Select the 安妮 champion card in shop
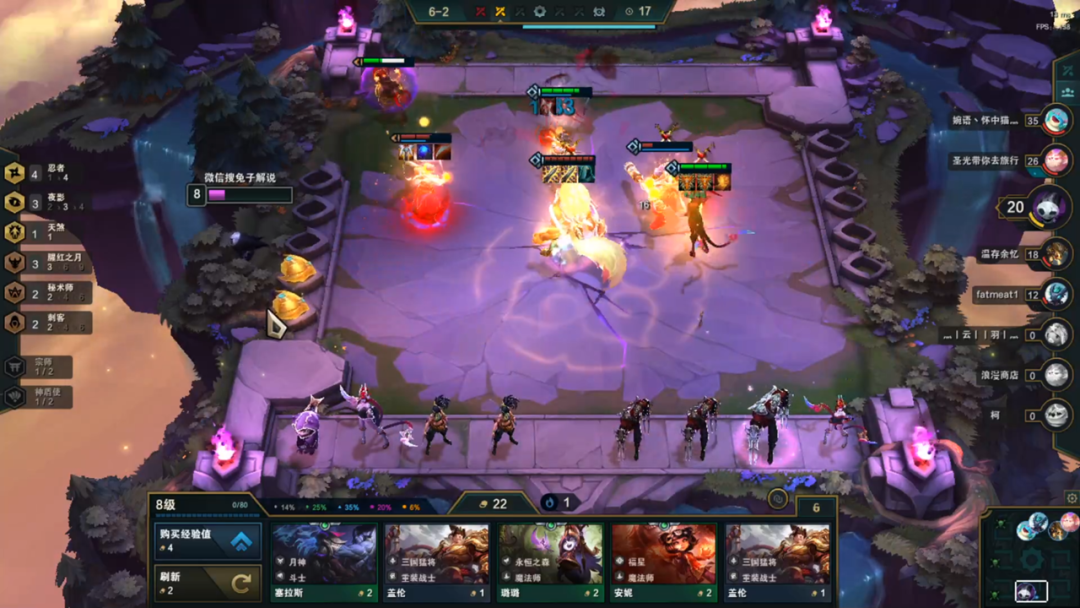The height and width of the screenshot is (608, 1080). [664, 560]
